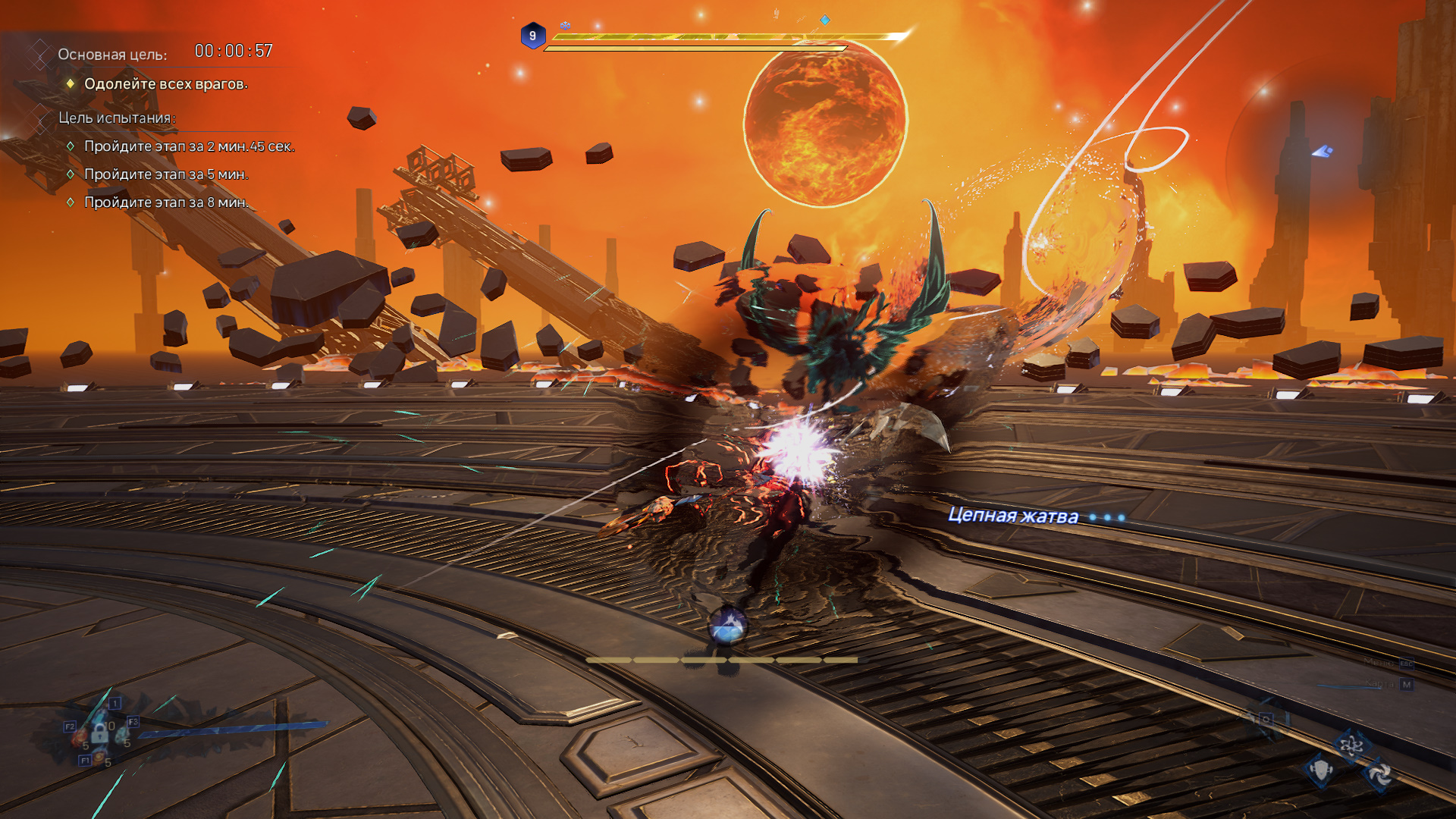Select the pale crystal consumable slot

click(x=121, y=734)
